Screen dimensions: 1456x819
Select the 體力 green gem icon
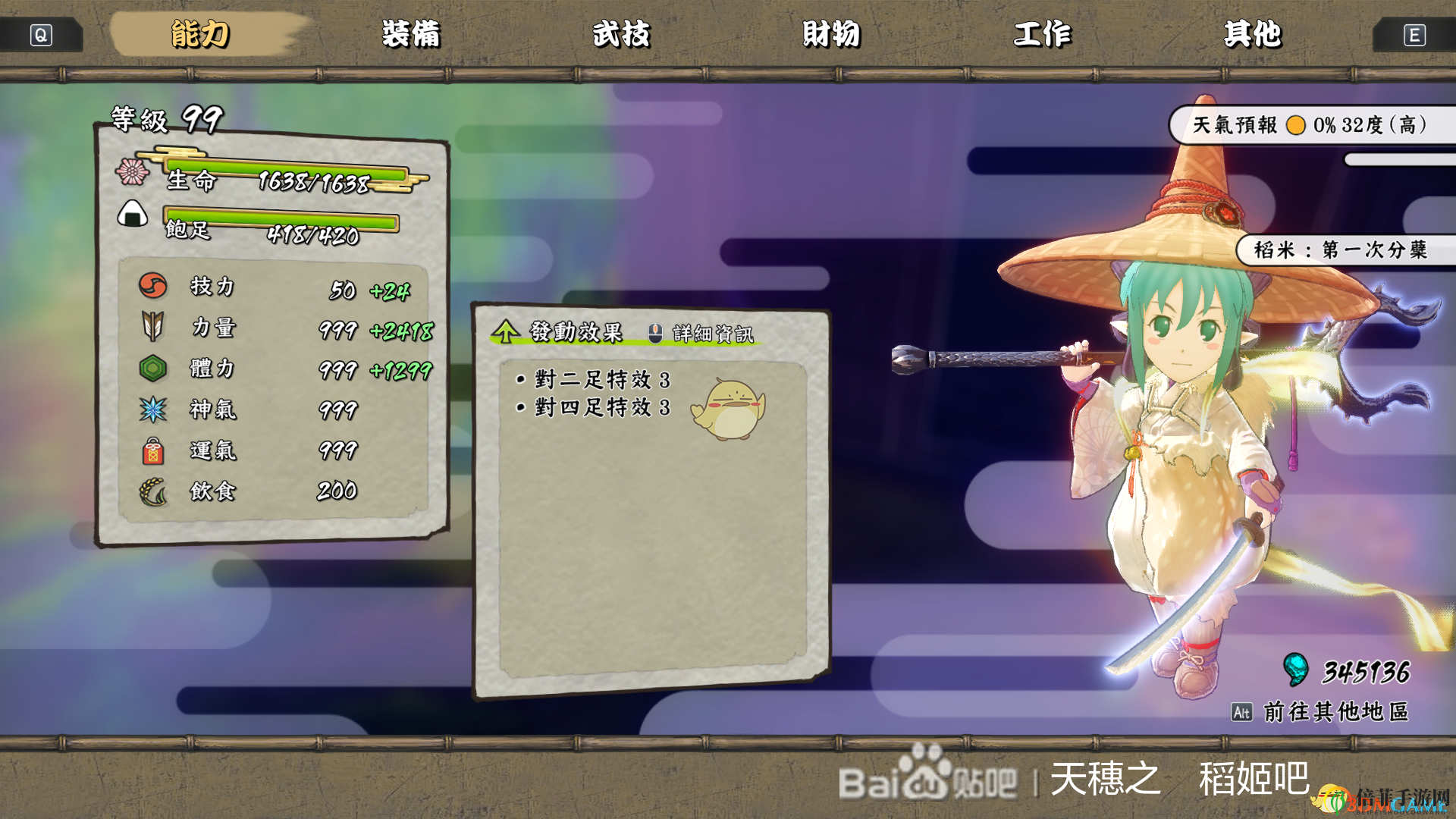coord(152,369)
